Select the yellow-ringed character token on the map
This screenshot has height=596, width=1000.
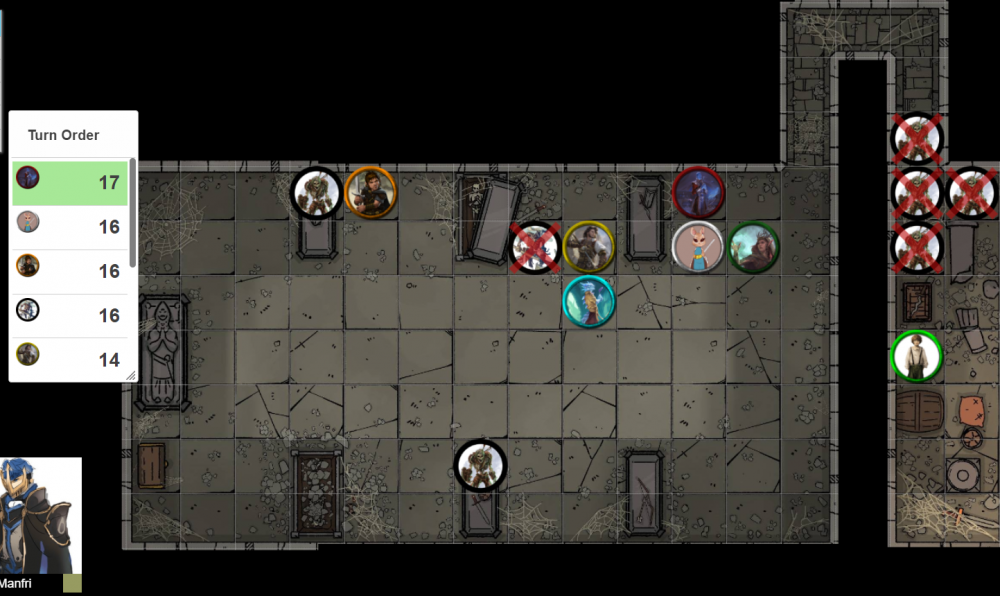point(588,247)
